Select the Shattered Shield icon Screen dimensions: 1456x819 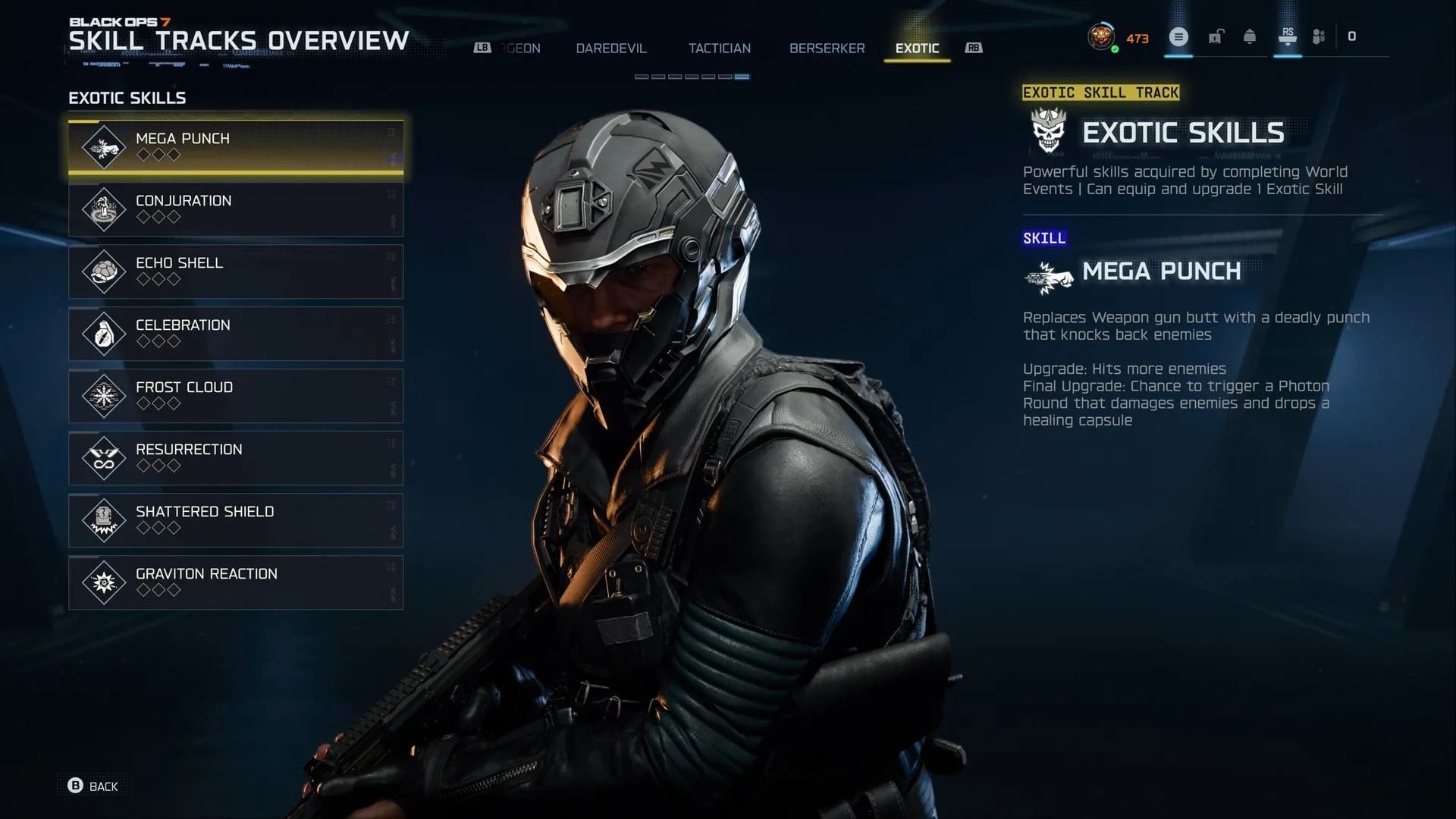click(104, 519)
